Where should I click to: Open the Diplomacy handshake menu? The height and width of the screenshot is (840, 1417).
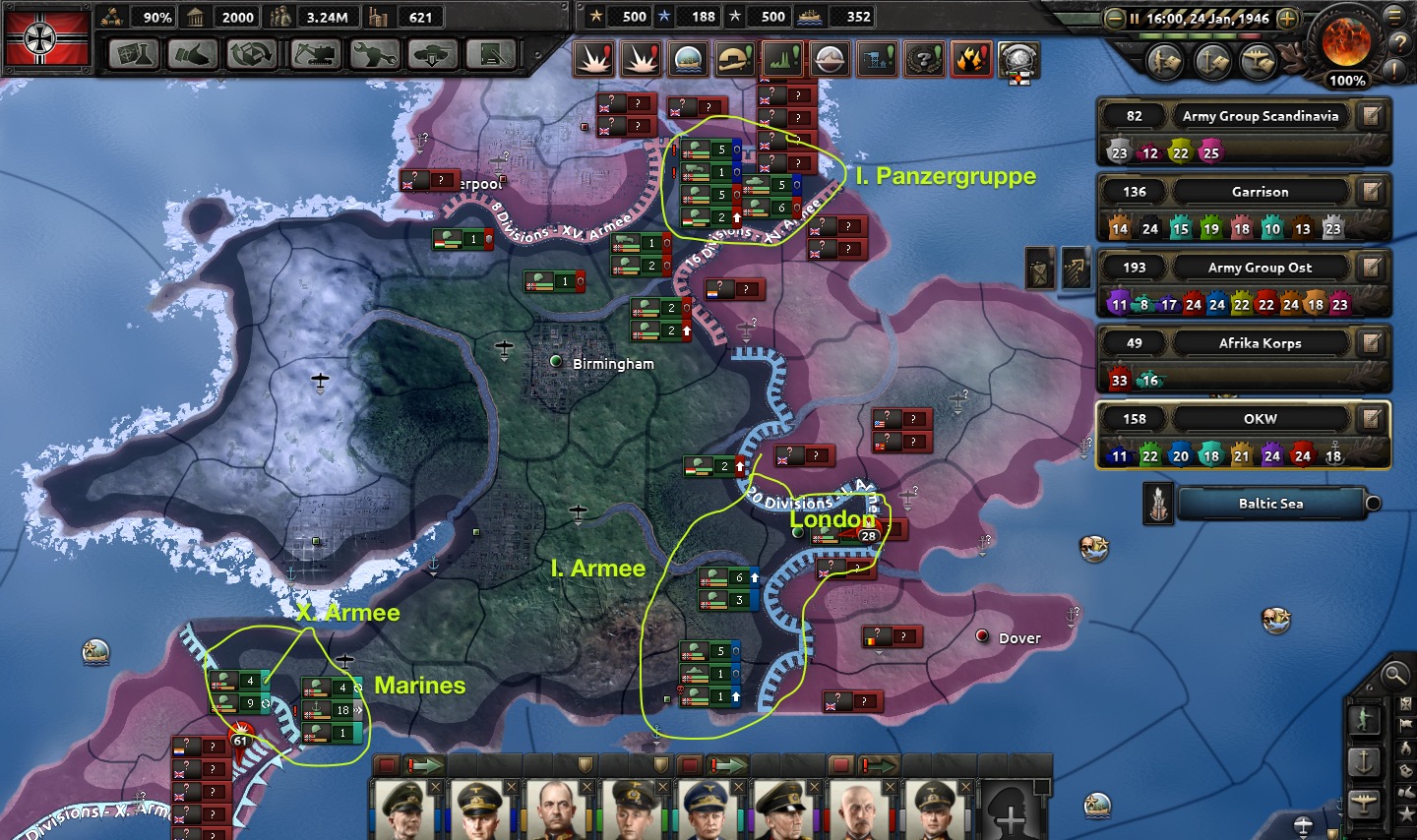[193, 54]
